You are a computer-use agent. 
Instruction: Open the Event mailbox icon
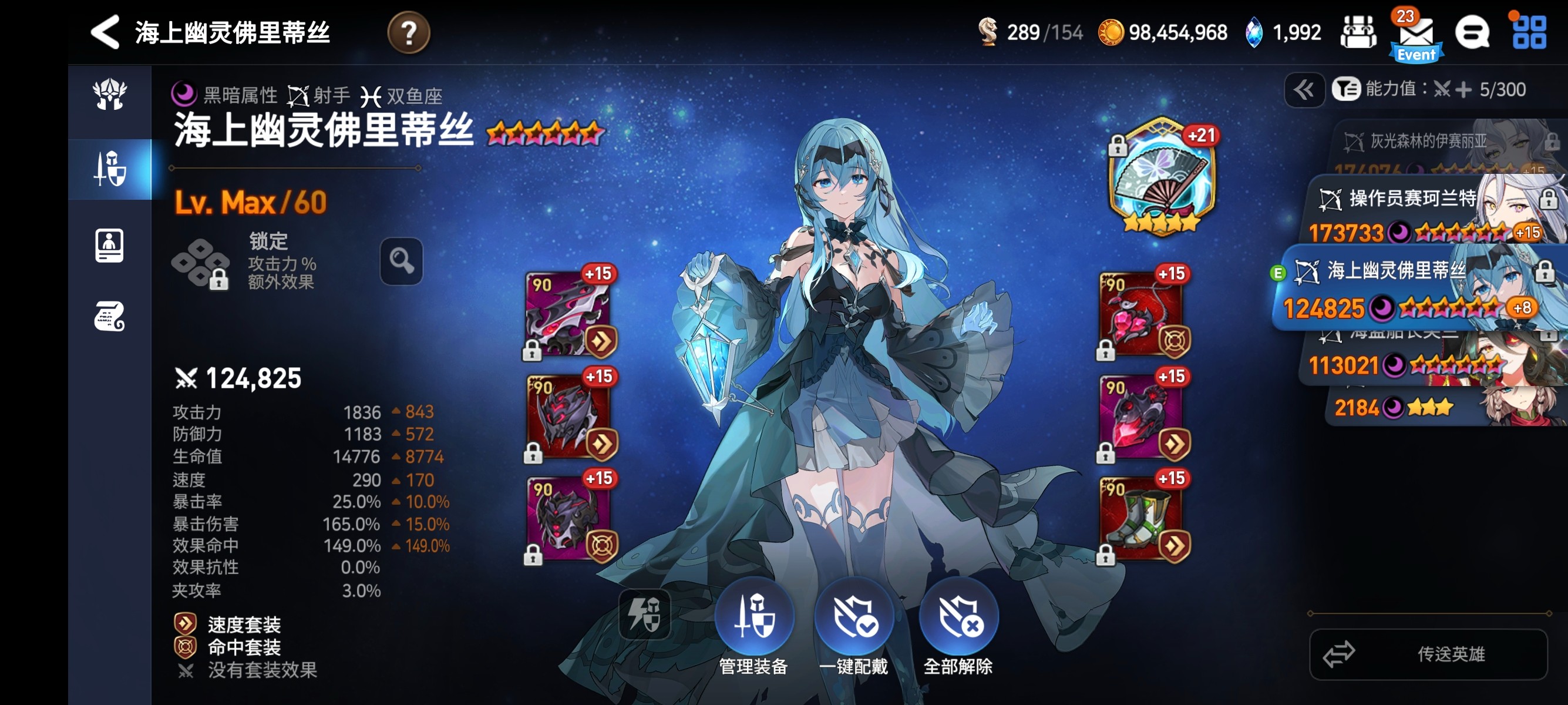1416,36
